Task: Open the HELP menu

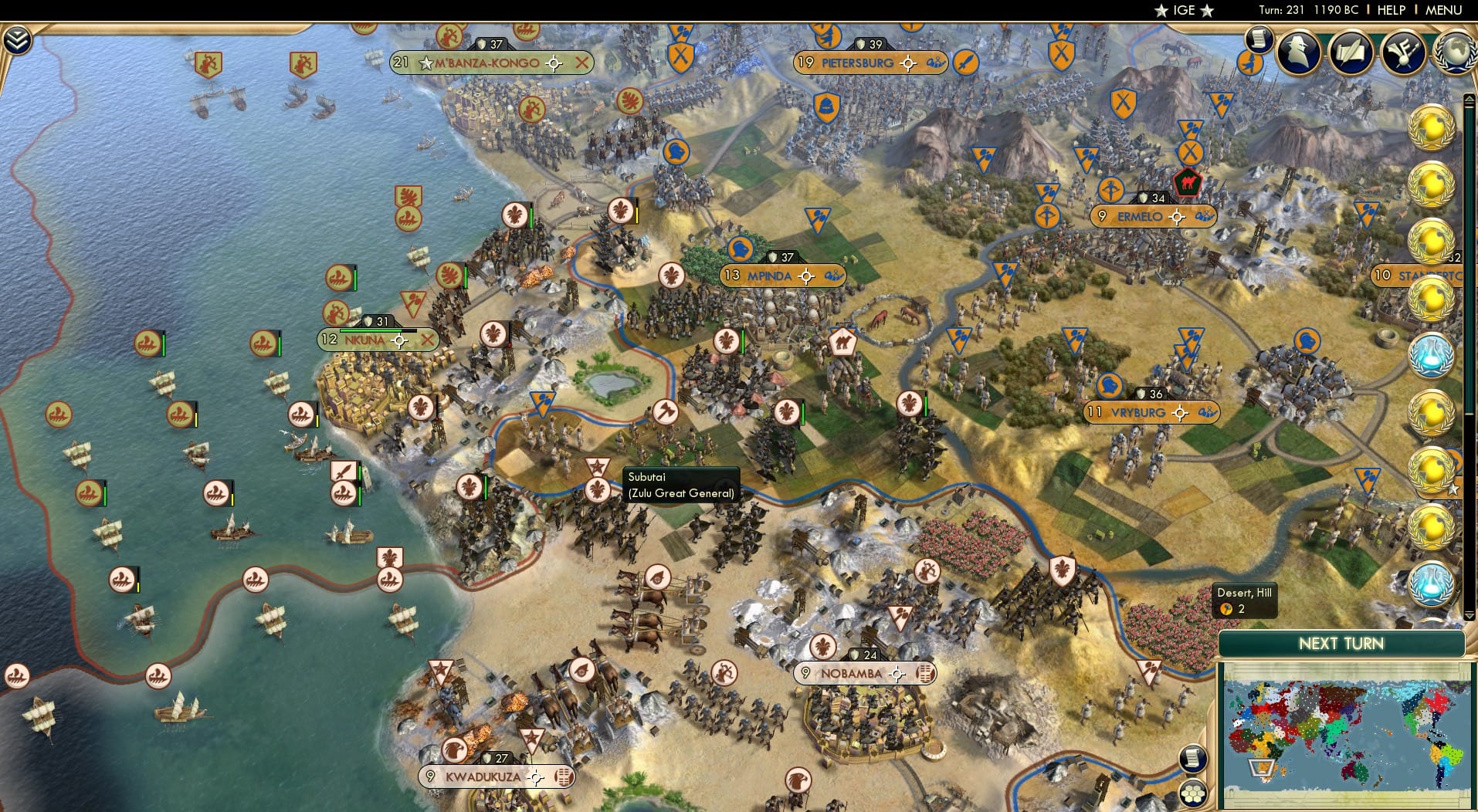Action: (x=1390, y=10)
